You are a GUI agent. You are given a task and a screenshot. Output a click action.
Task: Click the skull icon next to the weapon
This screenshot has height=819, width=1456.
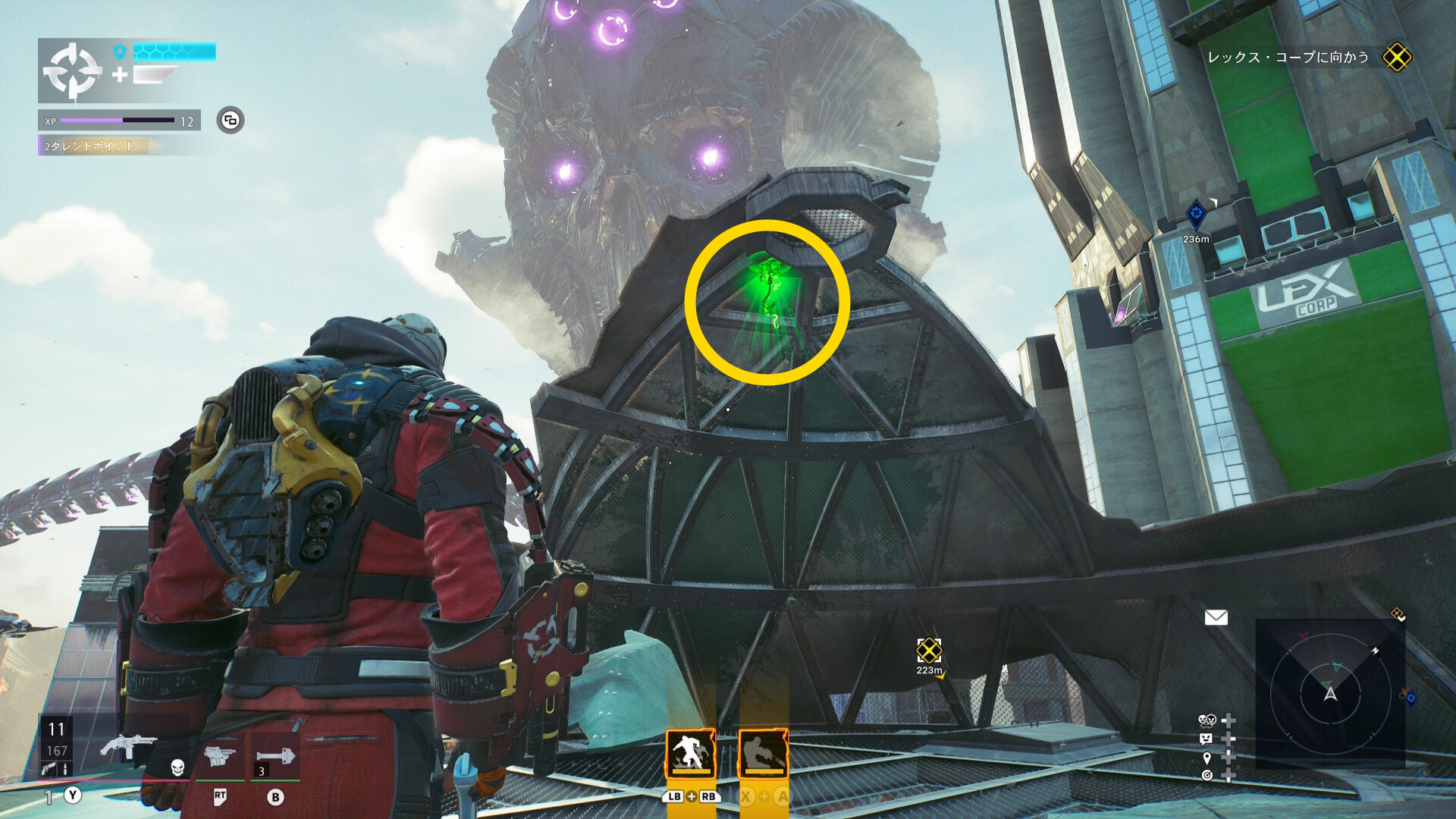tap(177, 767)
